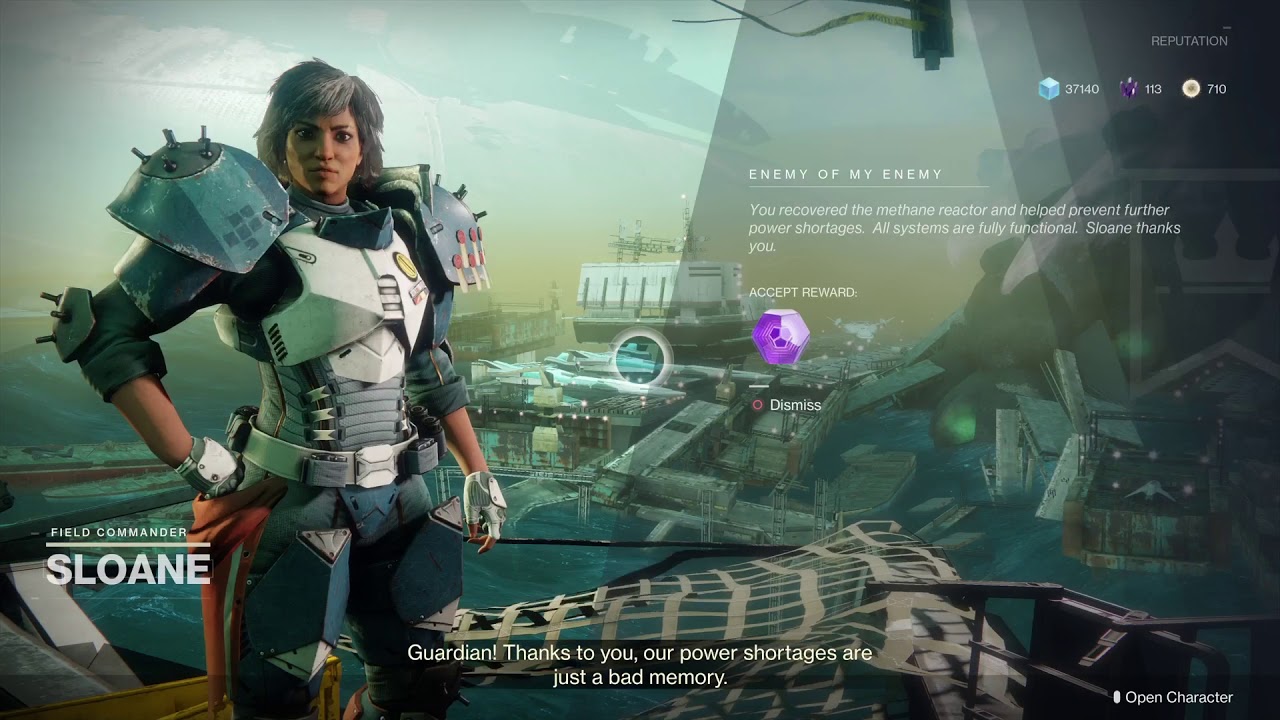Accept the purple legendary engram reward
This screenshot has height=720, width=1280.
tap(780, 338)
